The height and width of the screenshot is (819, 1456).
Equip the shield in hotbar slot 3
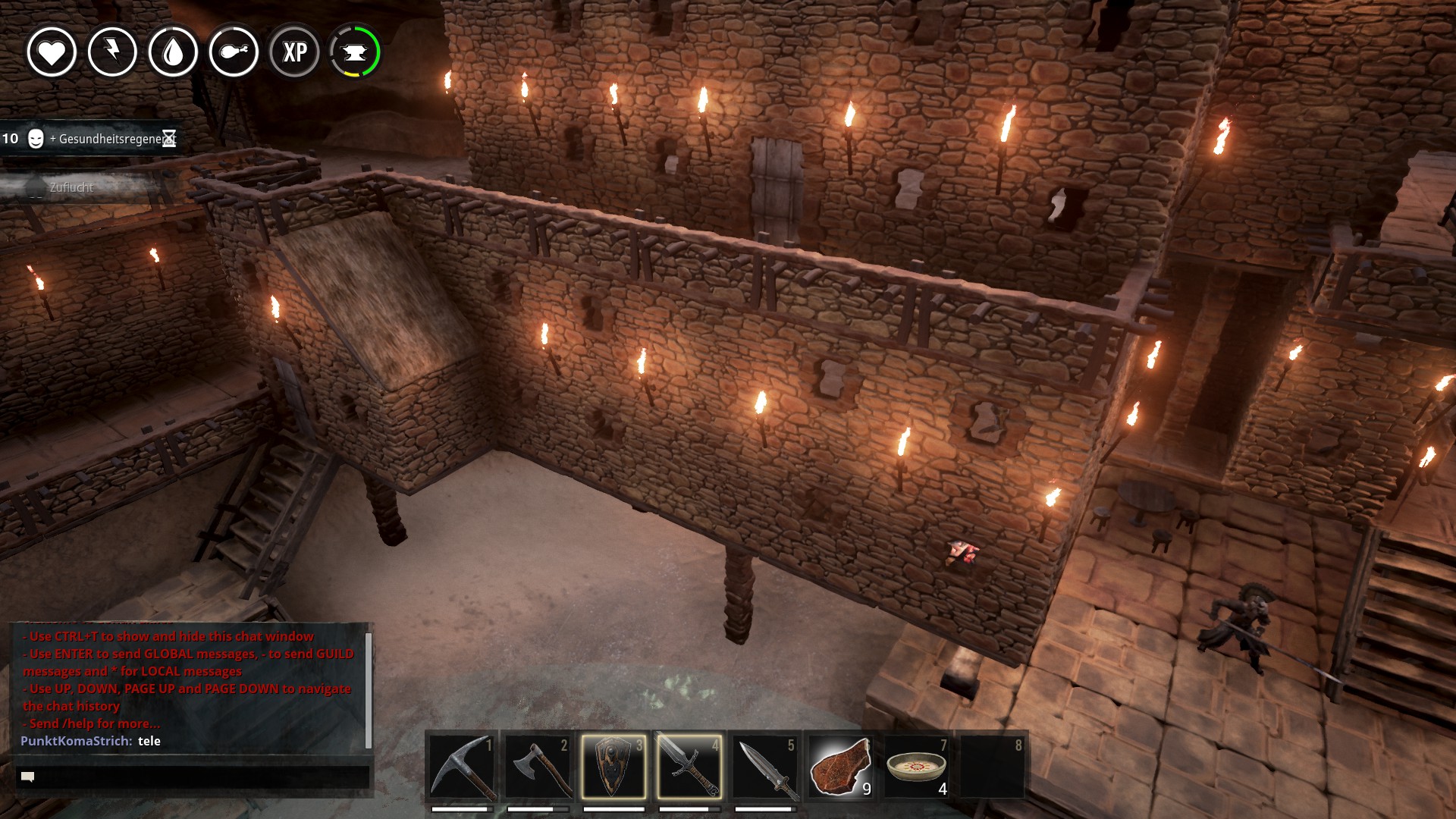coord(613,766)
